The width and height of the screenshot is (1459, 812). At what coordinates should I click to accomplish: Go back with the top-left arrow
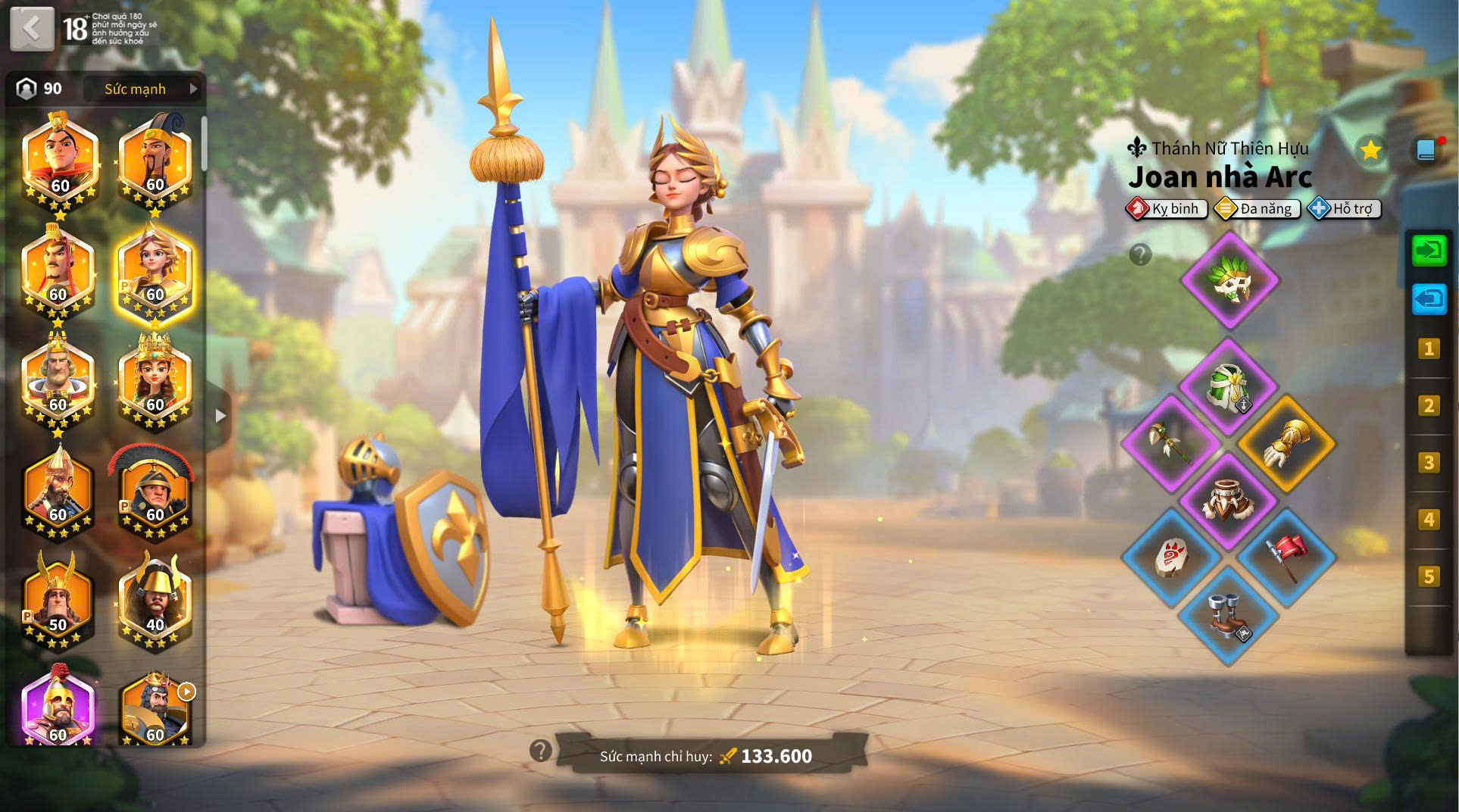coord(32,29)
